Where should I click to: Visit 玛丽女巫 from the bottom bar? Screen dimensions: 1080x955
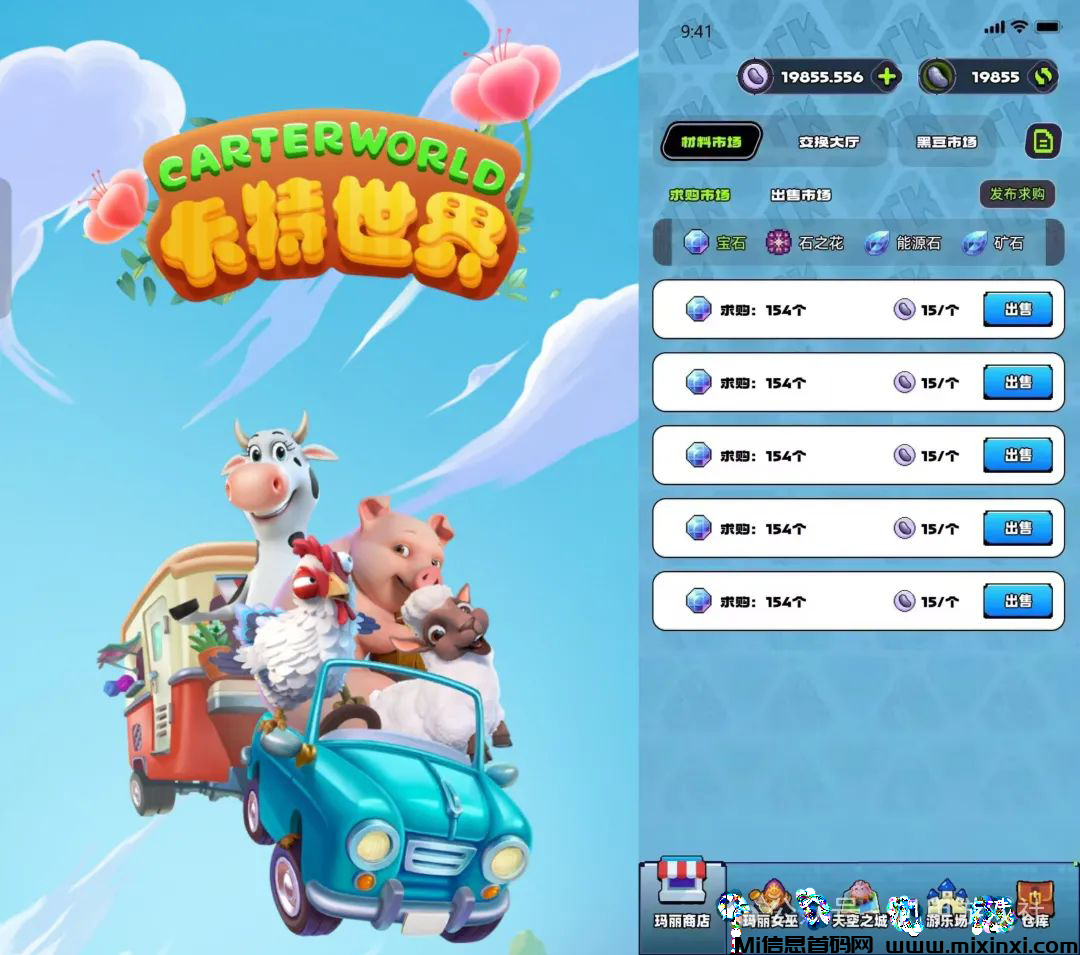[x=771, y=902]
